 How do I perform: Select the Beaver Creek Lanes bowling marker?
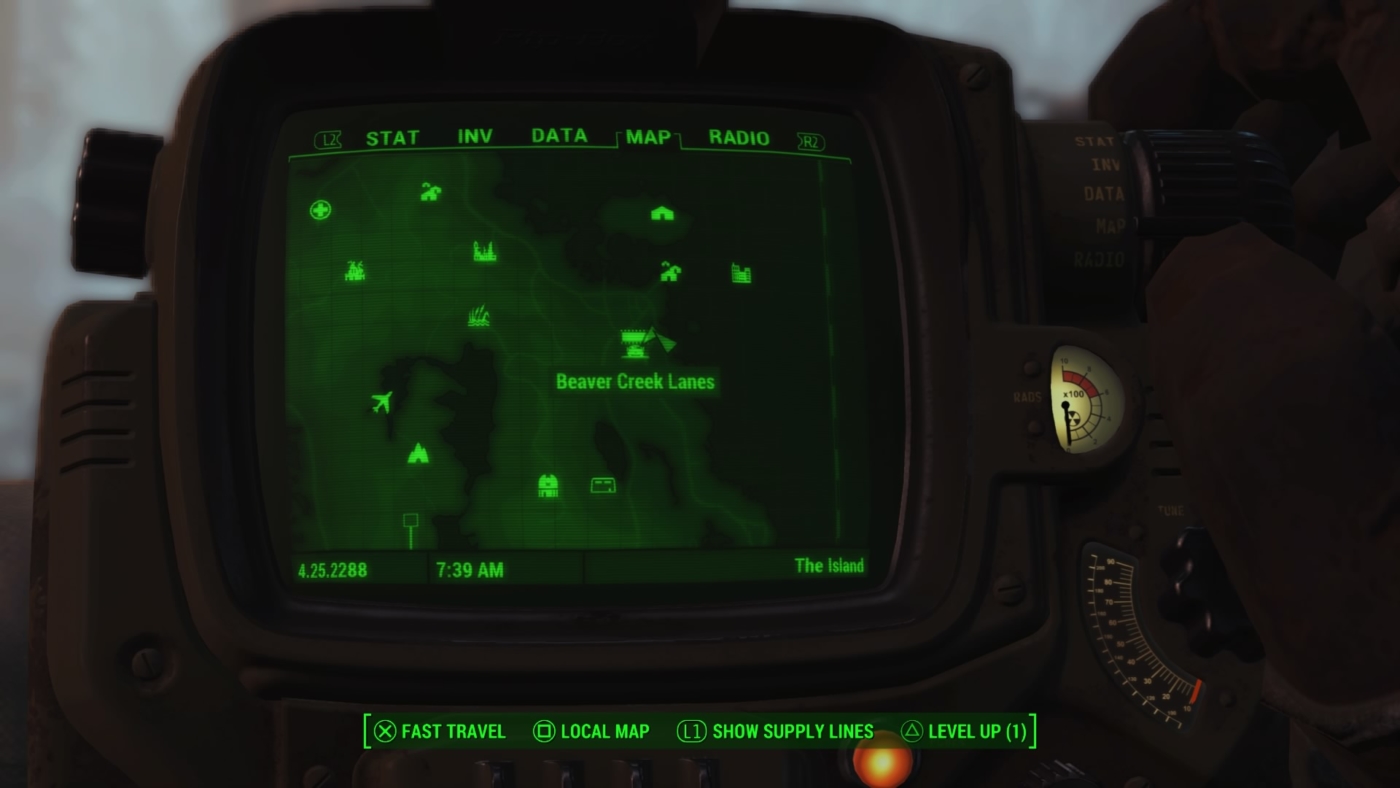pyautogui.click(x=632, y=345)
